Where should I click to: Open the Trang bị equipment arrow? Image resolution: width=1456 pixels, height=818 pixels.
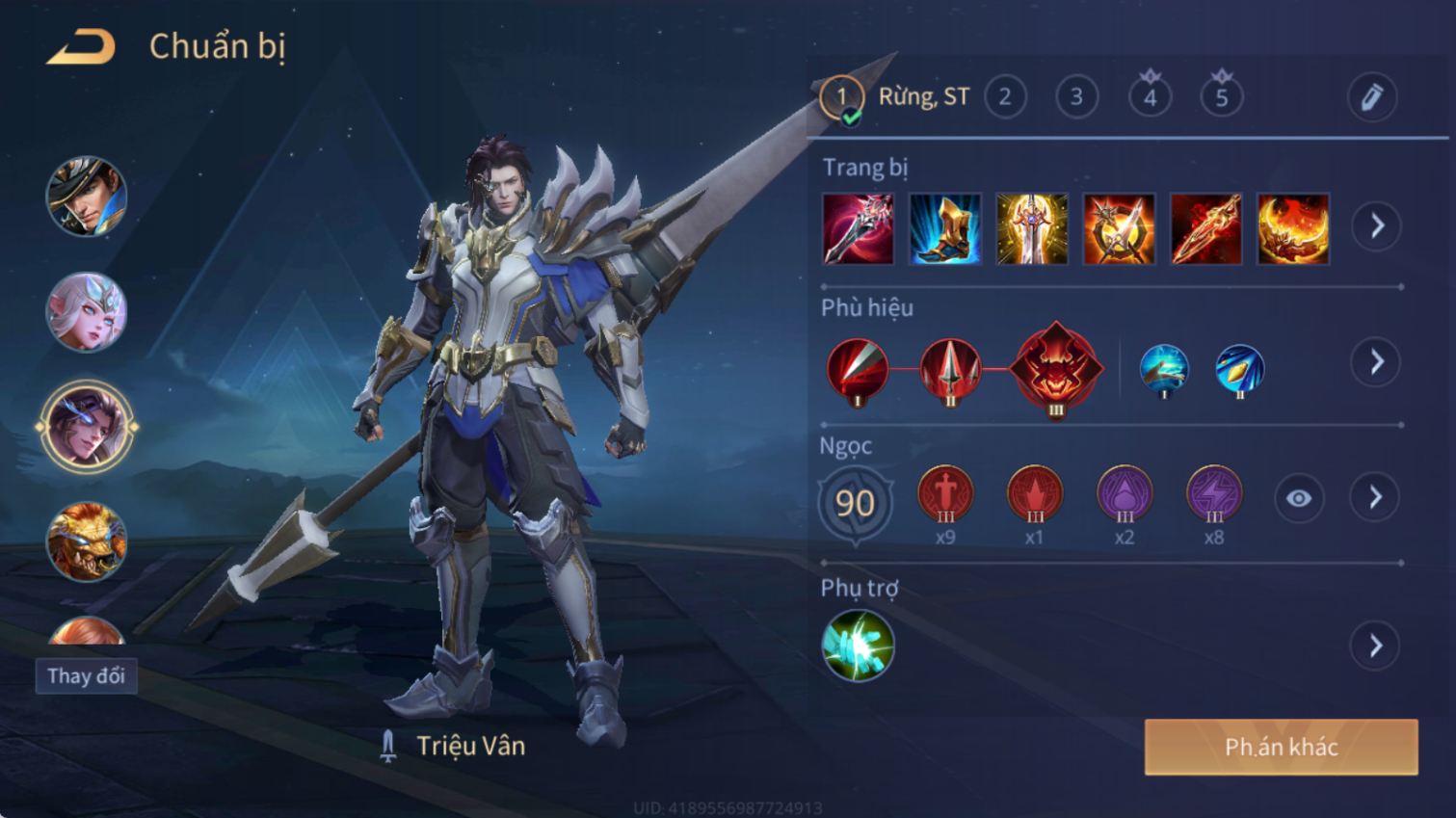(1376, 226)
